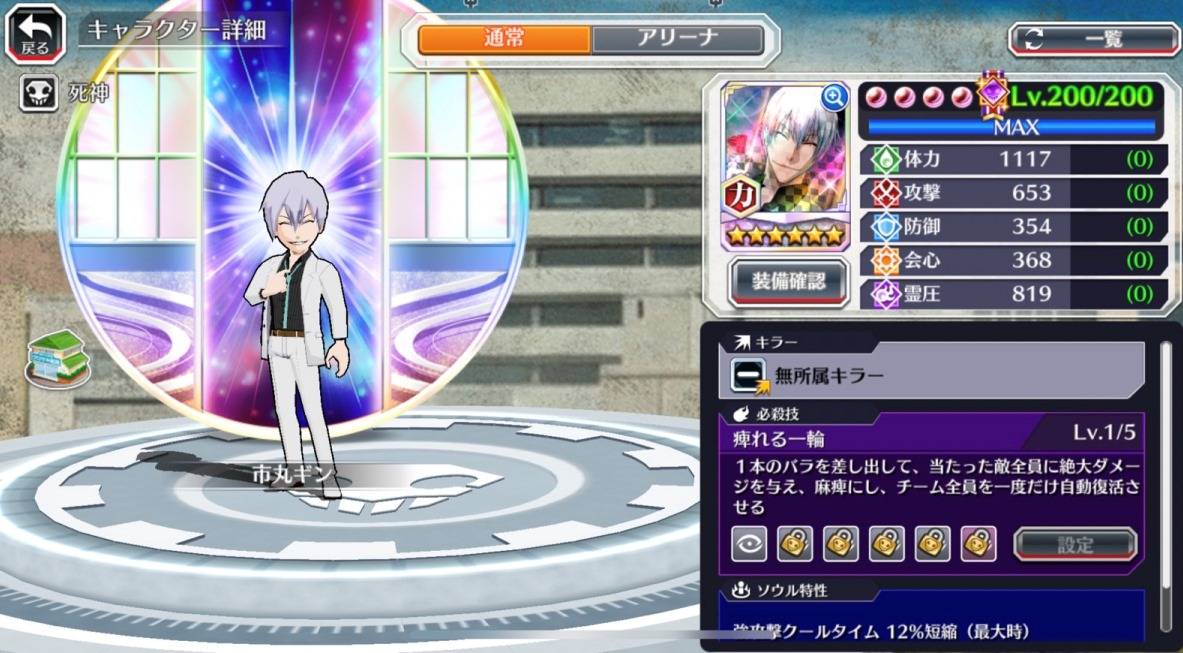This screenshot has height=653, width=1183.
Task: Switch to the 通常 tab
Action: click(x=504, y=40)
